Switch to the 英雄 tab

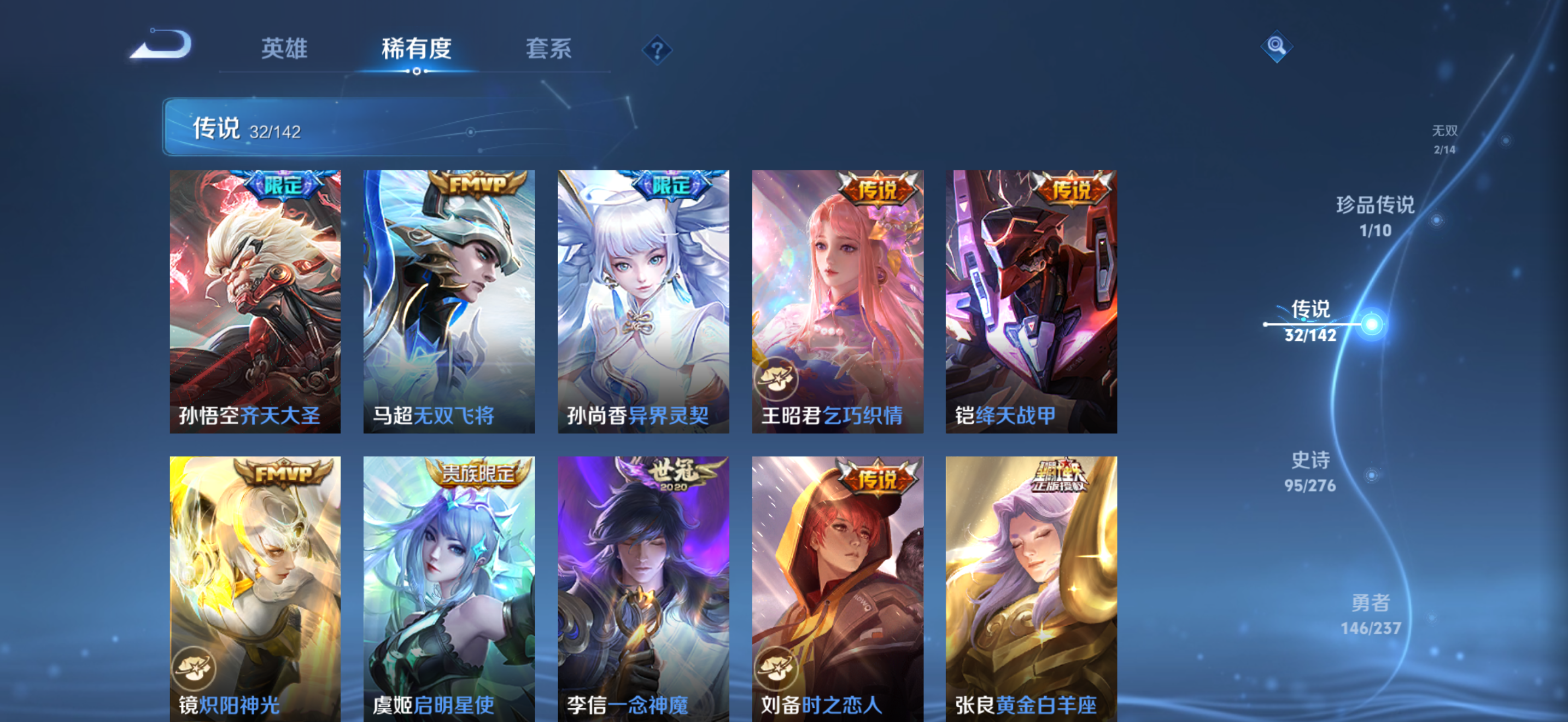coord(283,50)
